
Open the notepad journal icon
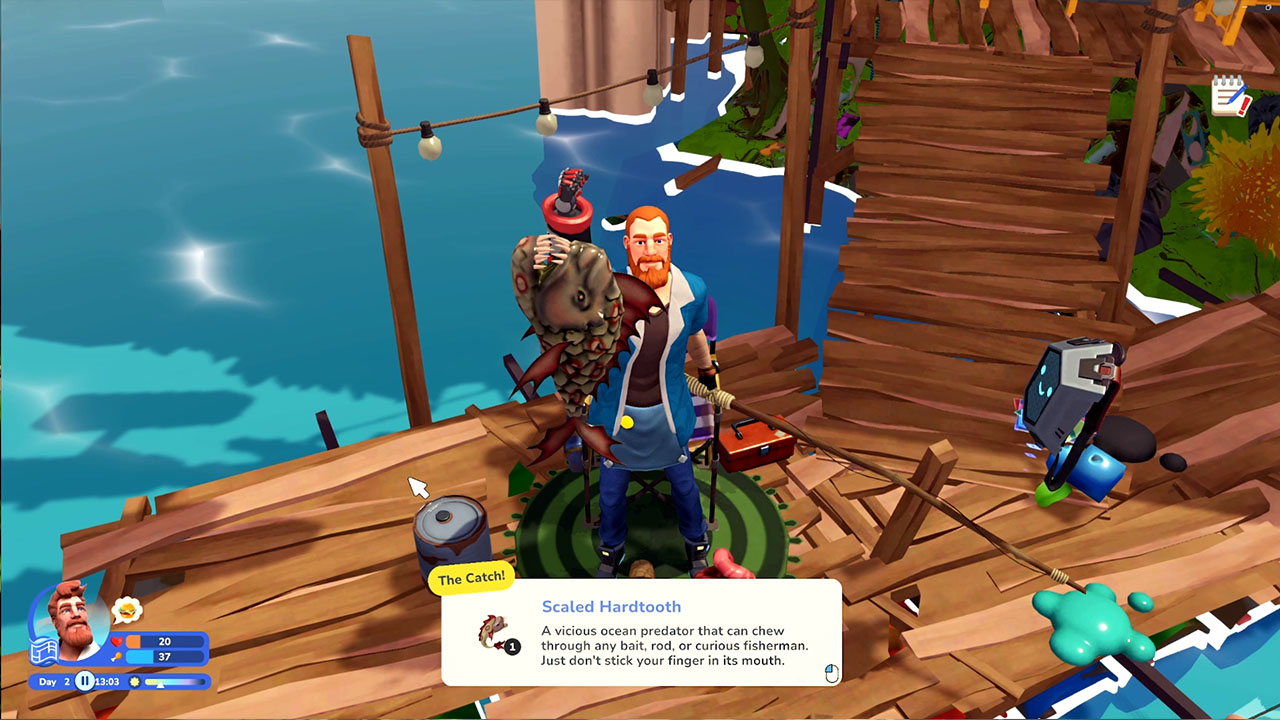[1230, 96]
